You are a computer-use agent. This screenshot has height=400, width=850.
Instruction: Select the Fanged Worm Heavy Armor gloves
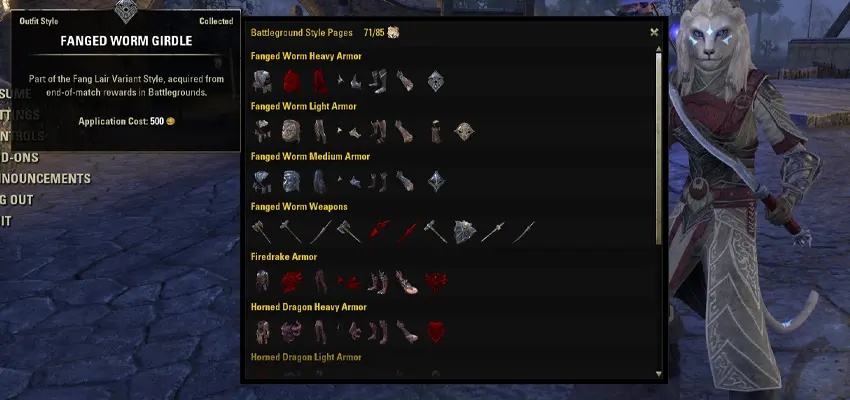tap(403, 81)
